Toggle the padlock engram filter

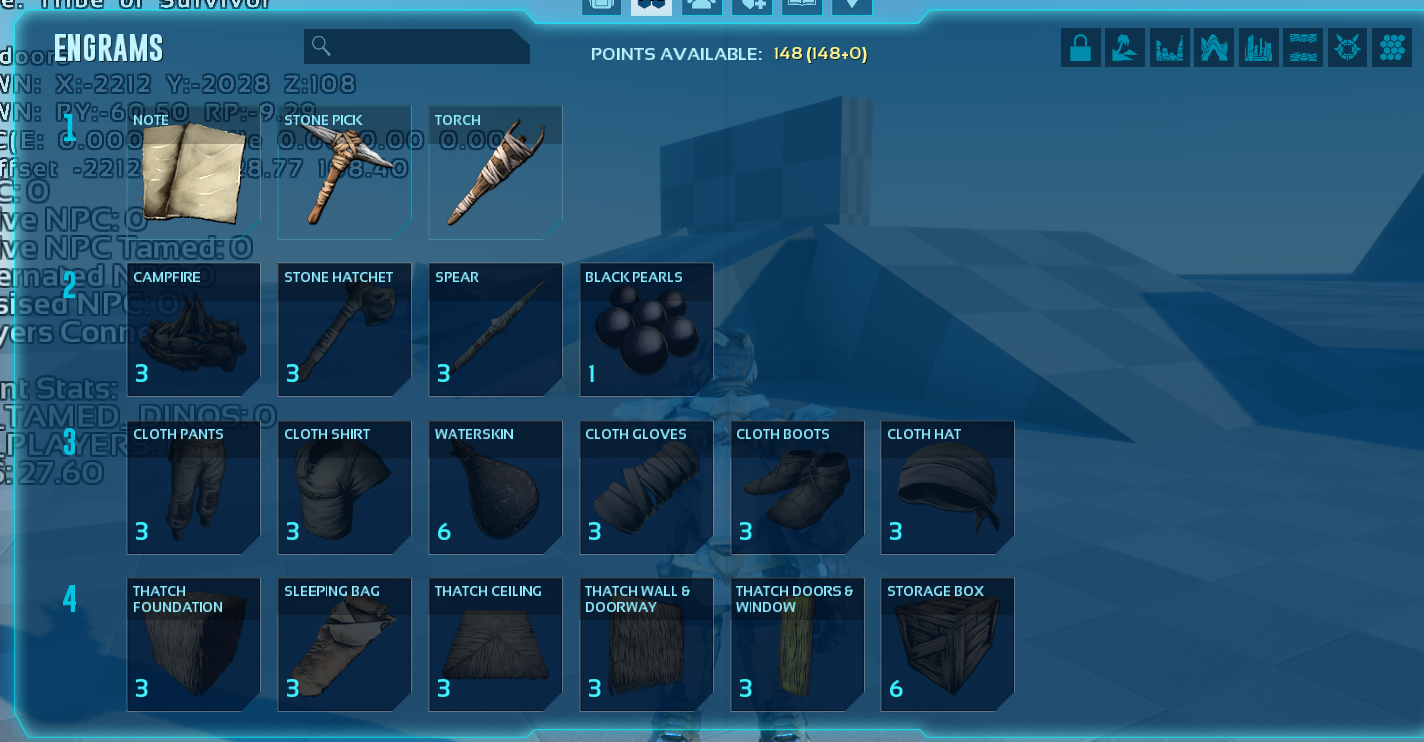coord(1080,48)
